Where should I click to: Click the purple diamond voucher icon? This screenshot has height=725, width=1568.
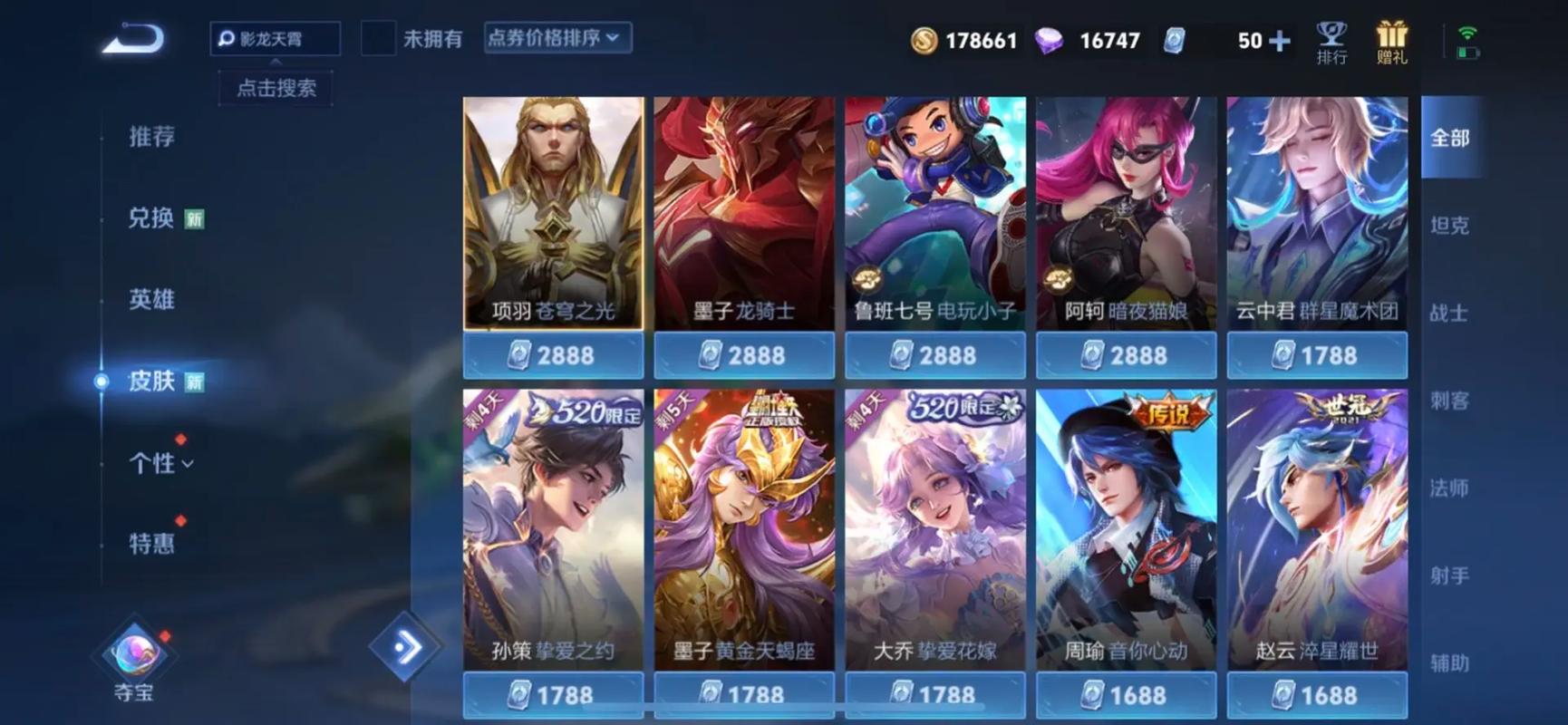coord(1051,41)
